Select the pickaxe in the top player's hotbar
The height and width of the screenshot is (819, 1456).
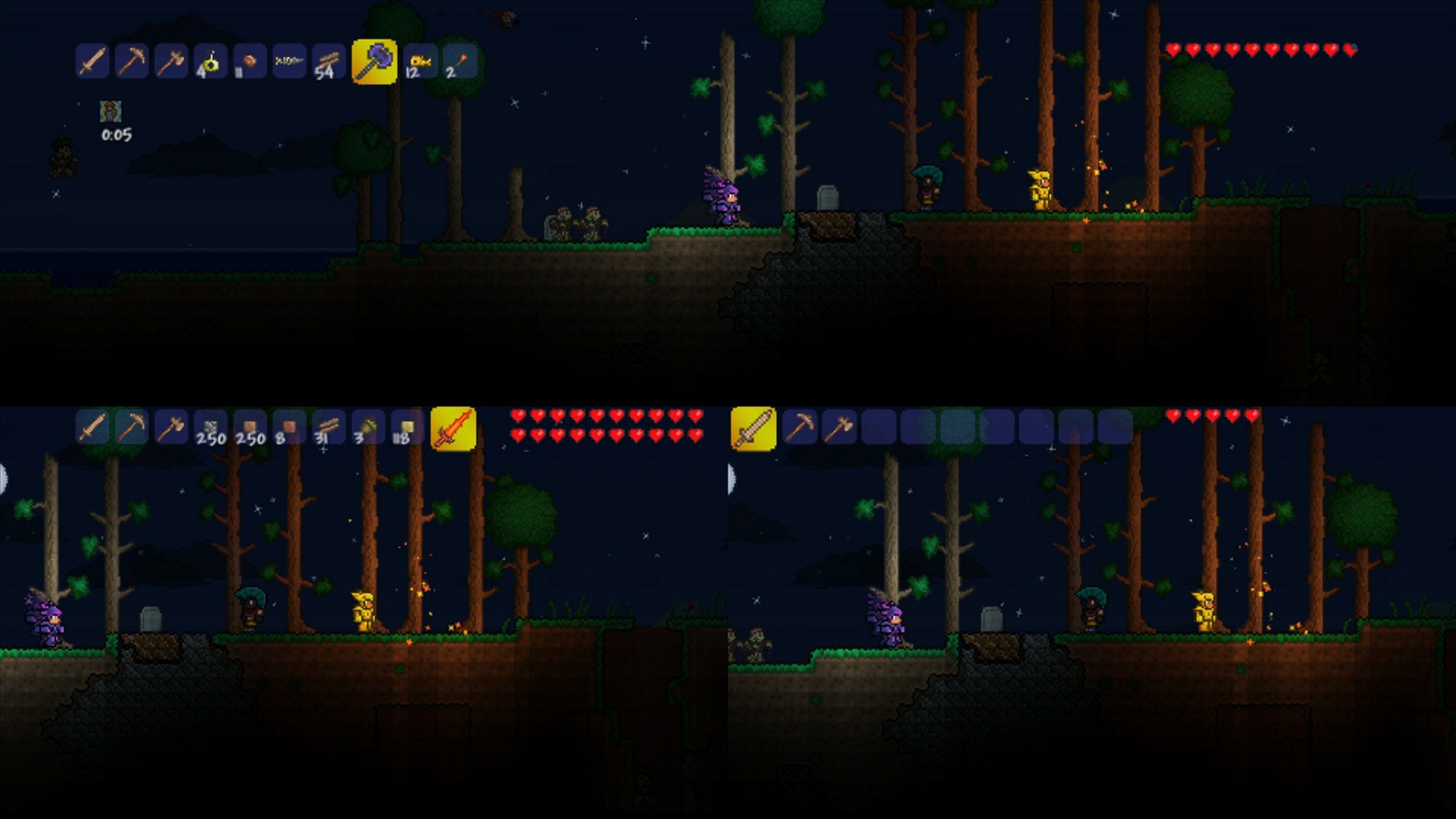(x=132, y=62)
